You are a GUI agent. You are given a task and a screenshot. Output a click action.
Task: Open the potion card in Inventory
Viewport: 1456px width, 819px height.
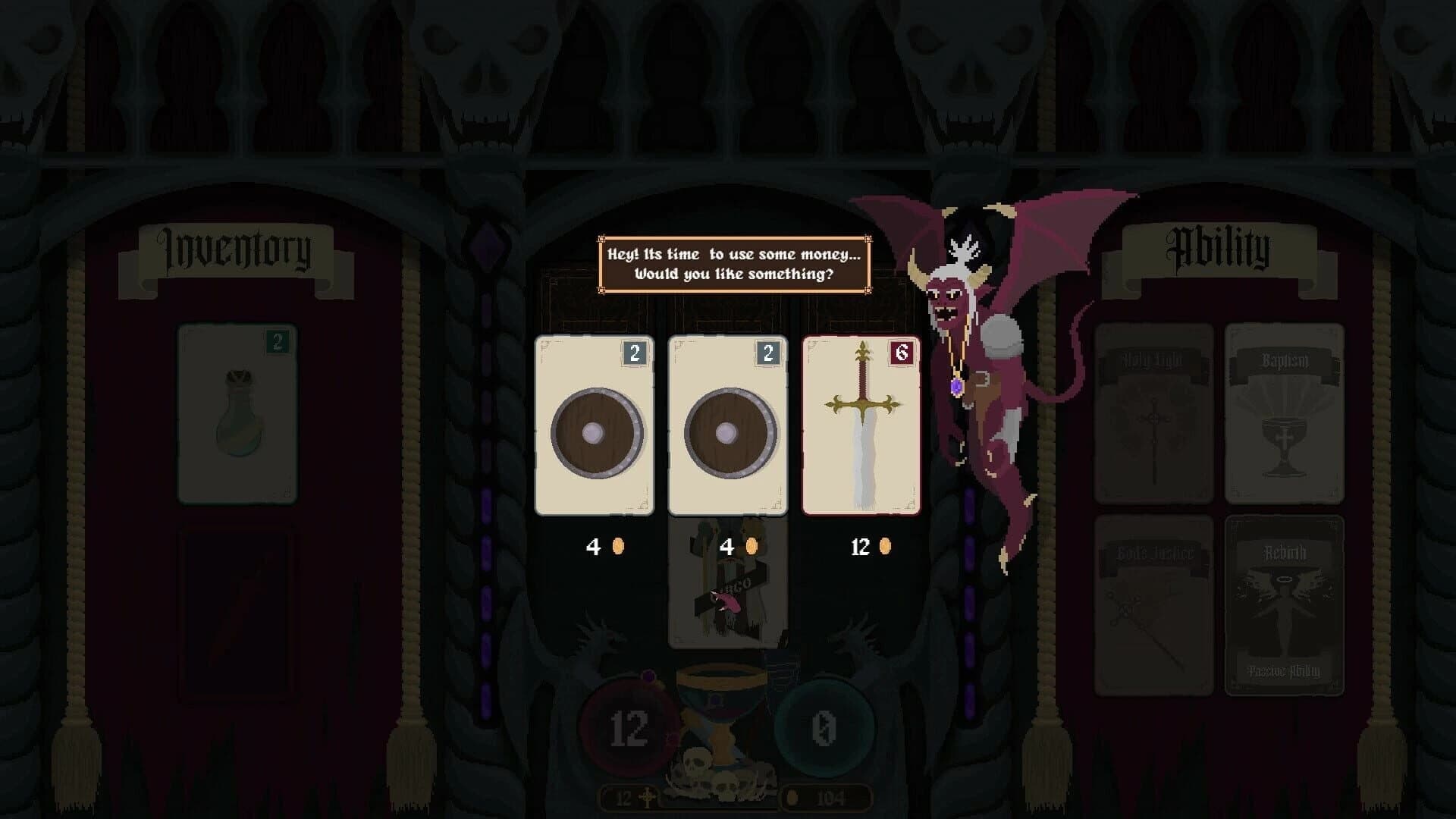pyautogui.click(x=237, y=413)
